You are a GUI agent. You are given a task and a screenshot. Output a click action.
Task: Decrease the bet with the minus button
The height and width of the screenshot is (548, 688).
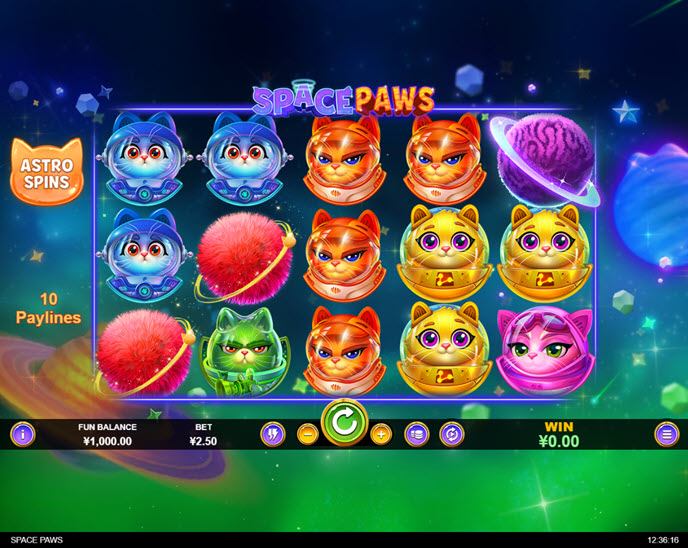point(308,434)
